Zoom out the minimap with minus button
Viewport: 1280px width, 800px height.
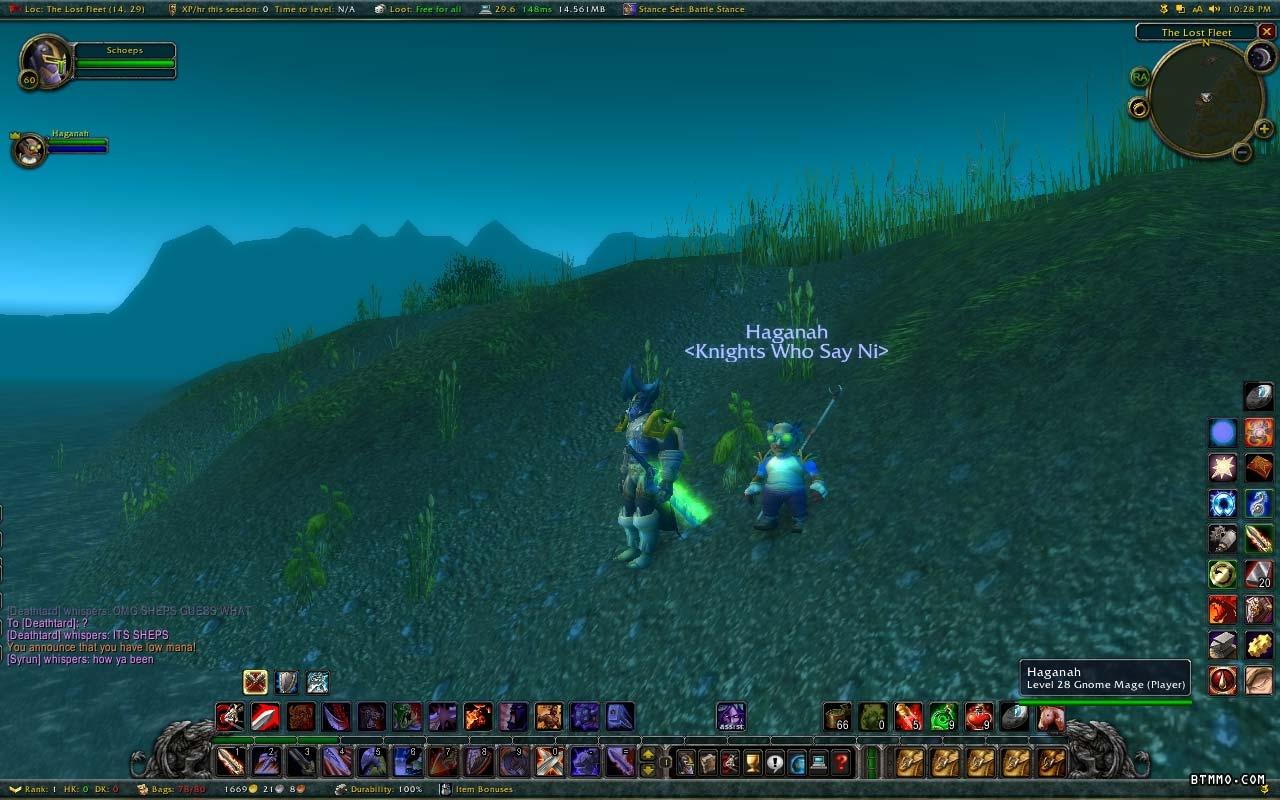coord(1241,153)
